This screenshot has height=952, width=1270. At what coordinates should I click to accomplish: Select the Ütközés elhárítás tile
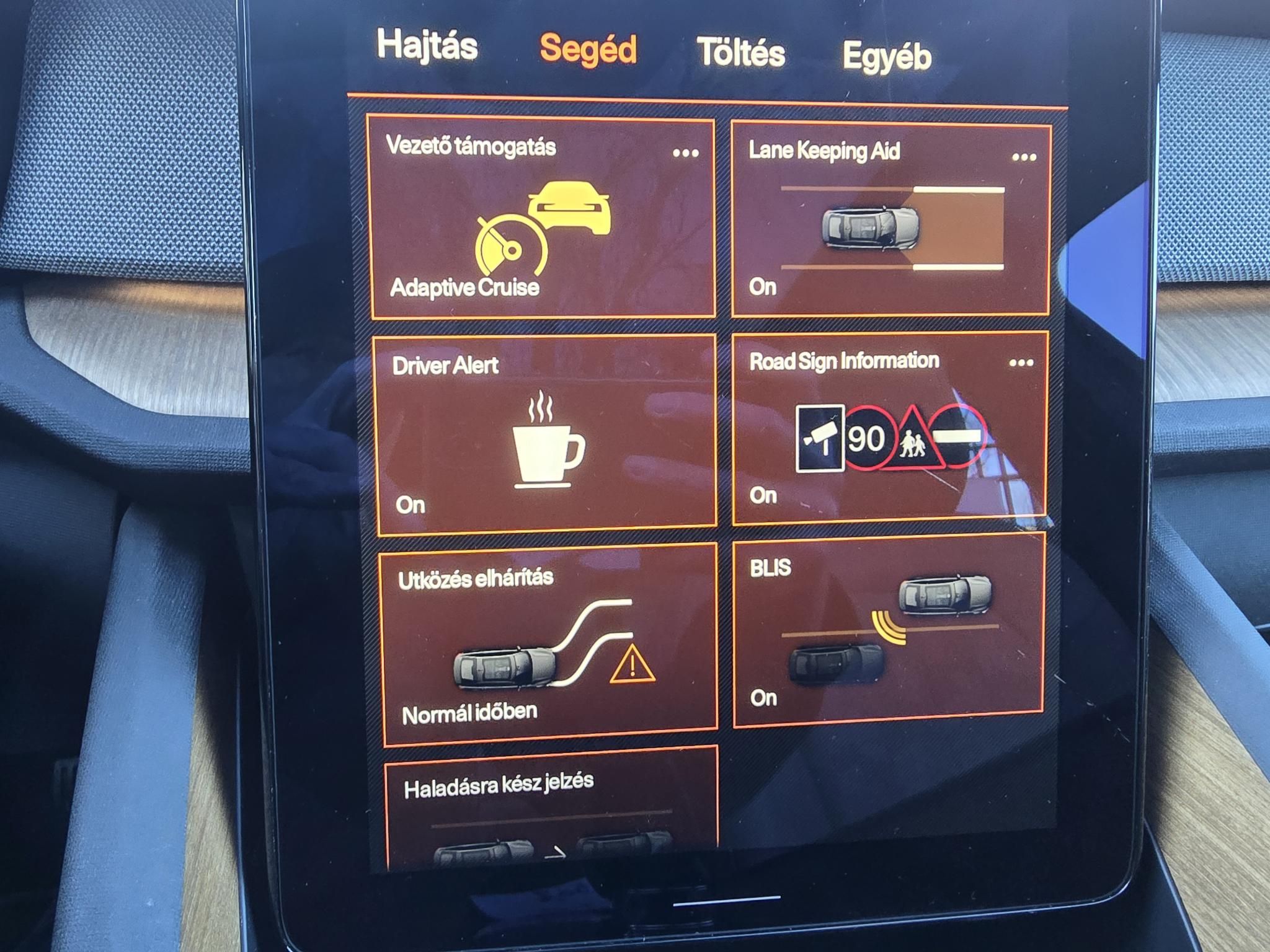pos(549,645)
